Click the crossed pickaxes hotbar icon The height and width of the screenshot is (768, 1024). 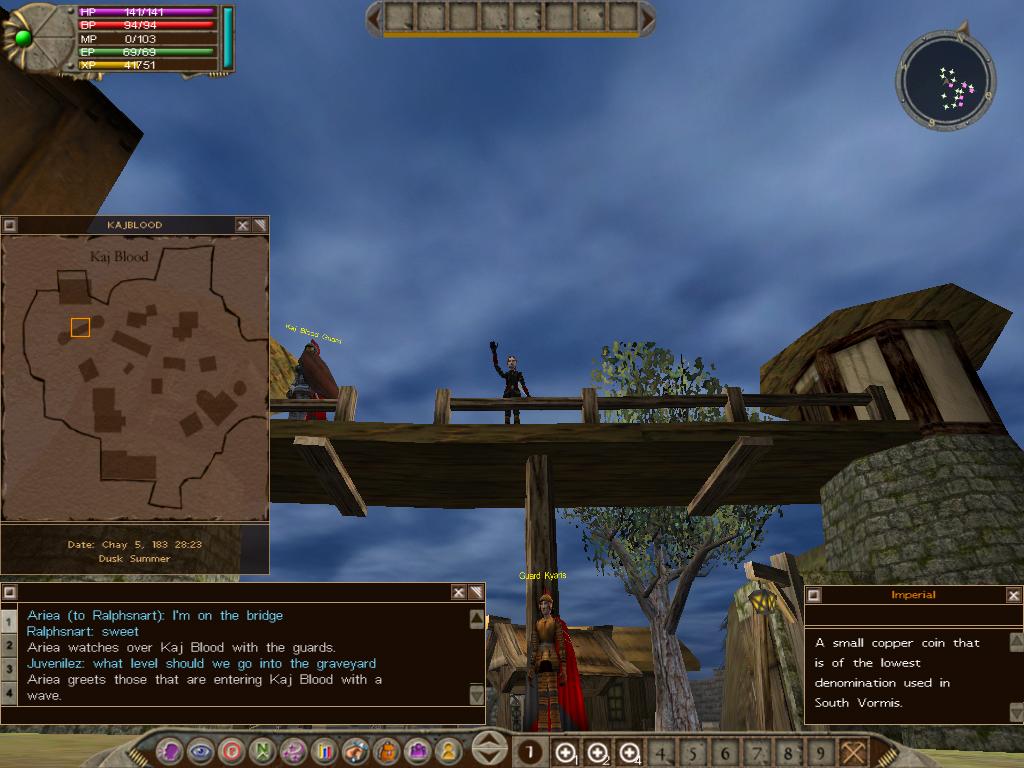853,752
